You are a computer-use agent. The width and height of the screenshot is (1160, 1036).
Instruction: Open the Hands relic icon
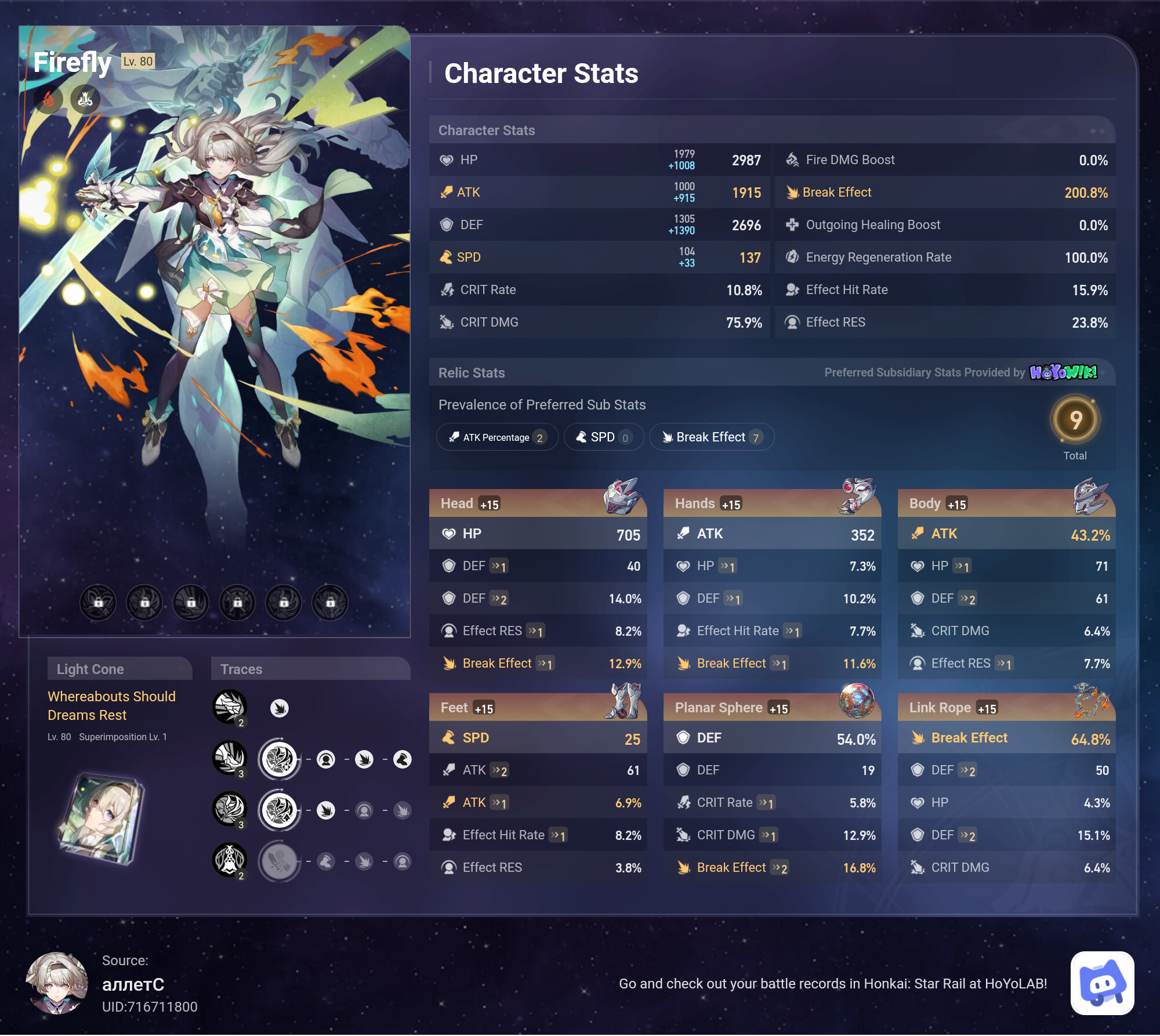click(856, 497)
